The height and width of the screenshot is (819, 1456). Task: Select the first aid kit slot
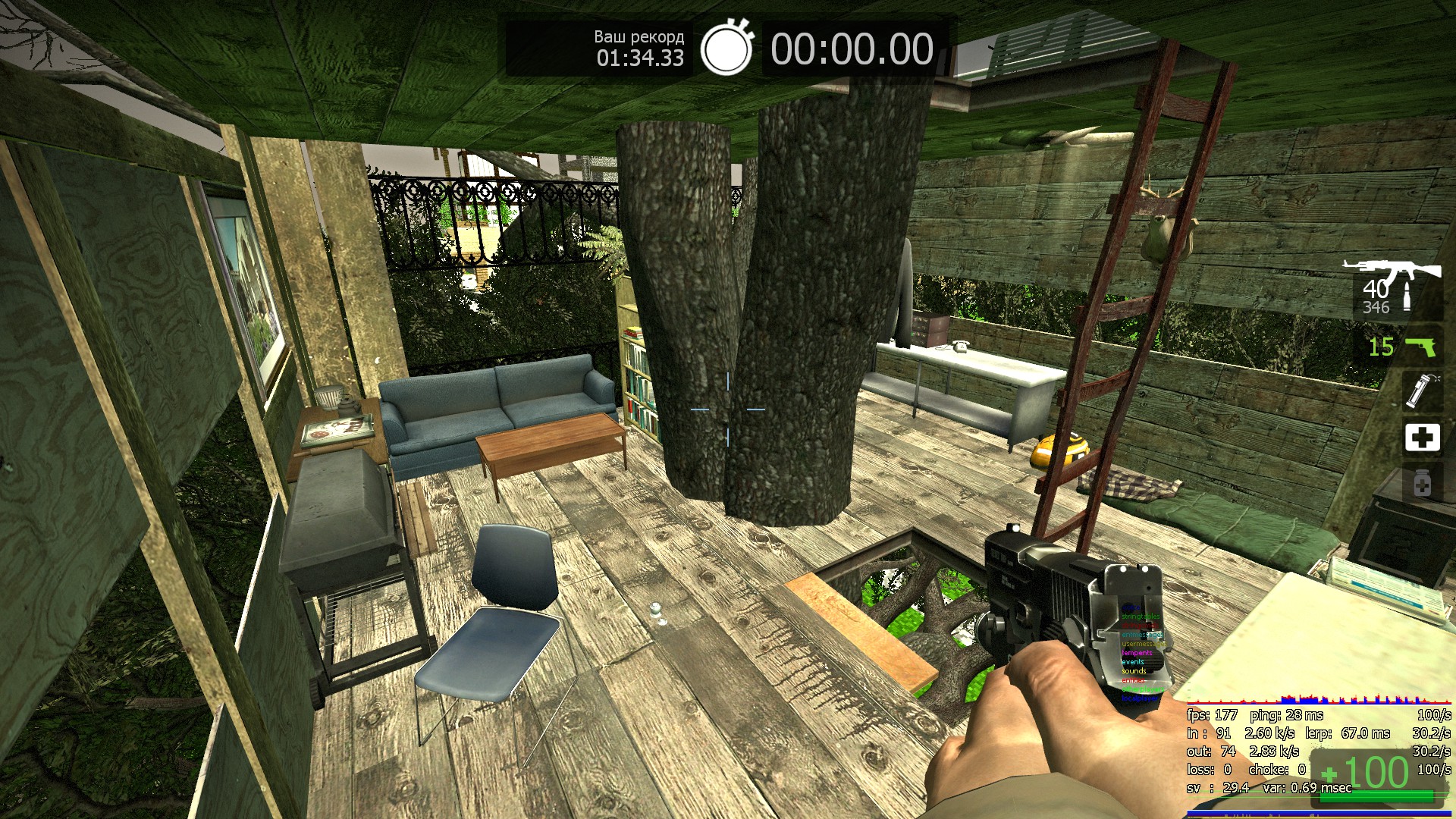pyautogui.click(x=1422, y=438)
